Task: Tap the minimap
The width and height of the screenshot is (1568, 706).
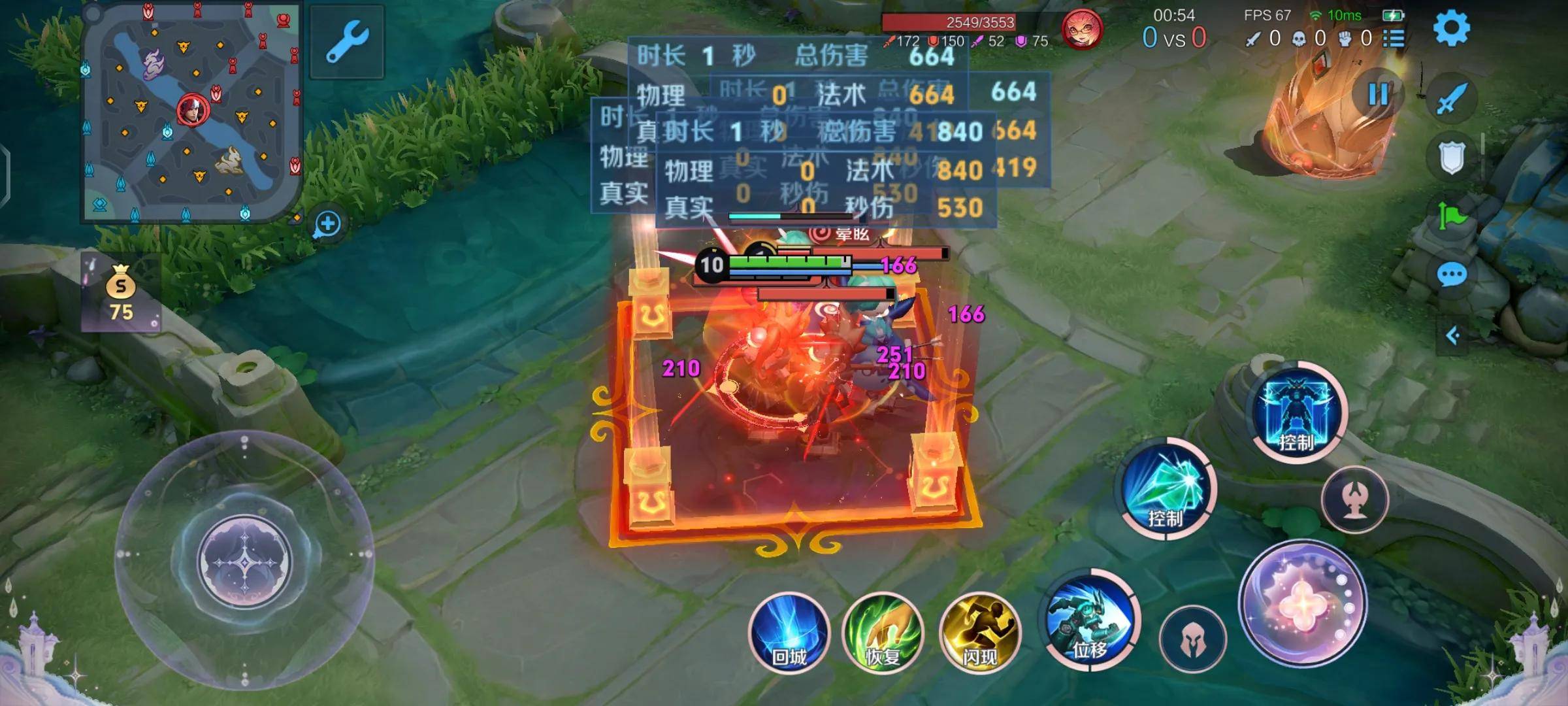Action: [191, 112]
